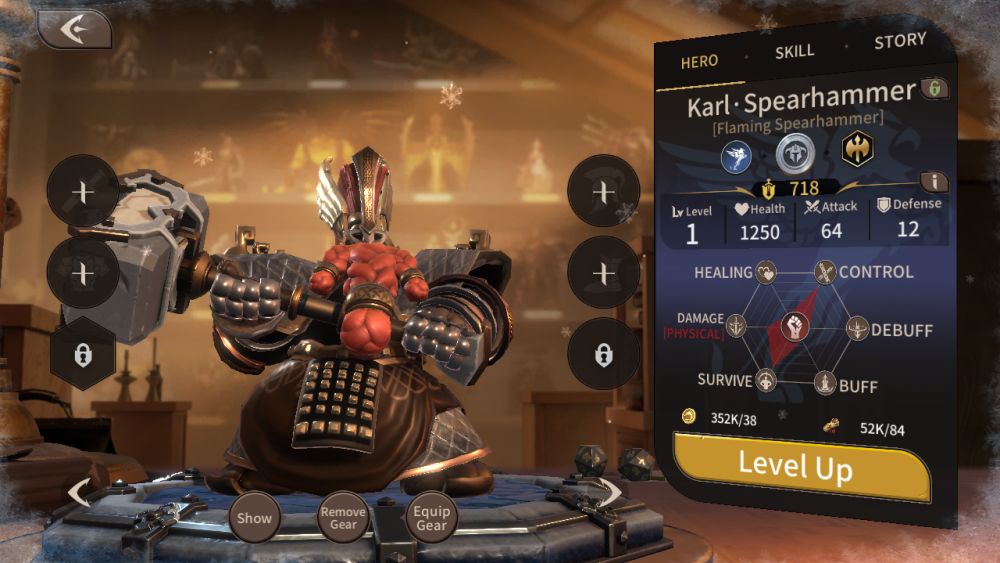Select the HEALING attribute icon
The height and width of the screenshot is (563, 1000).
pos(766,272)
